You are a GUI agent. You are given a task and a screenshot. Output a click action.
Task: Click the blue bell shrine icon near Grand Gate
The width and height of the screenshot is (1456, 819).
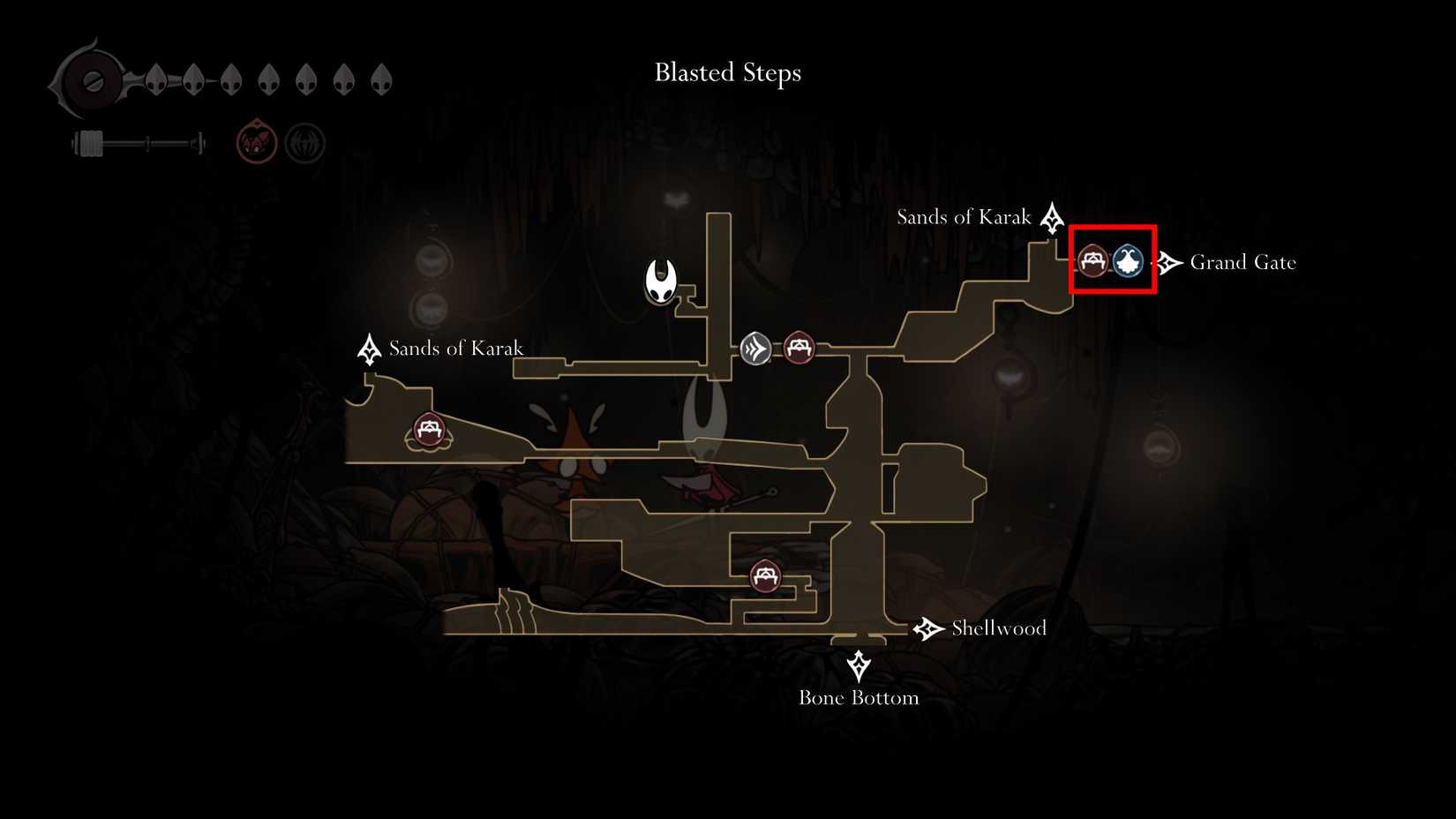click(1127, 261)
